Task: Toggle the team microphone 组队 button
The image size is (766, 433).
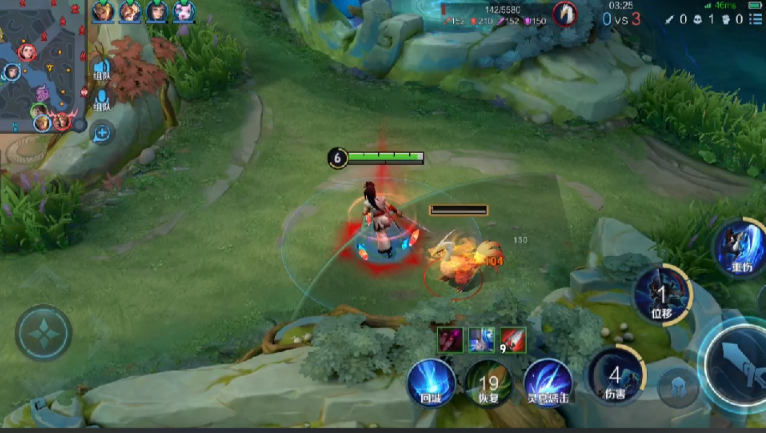Action: [x=101, y=100]
